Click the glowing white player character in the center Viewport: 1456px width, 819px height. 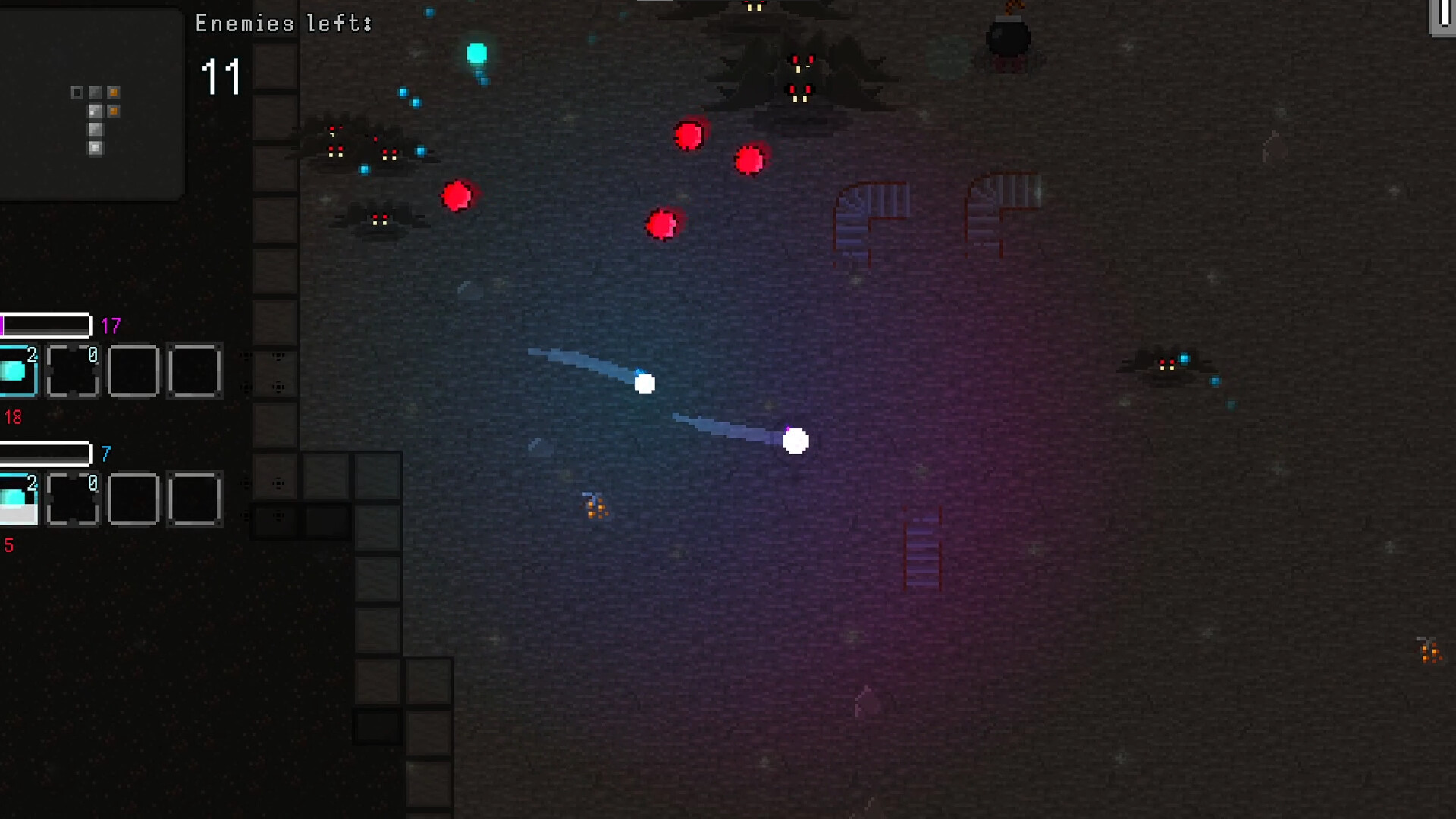coord(645,384)
